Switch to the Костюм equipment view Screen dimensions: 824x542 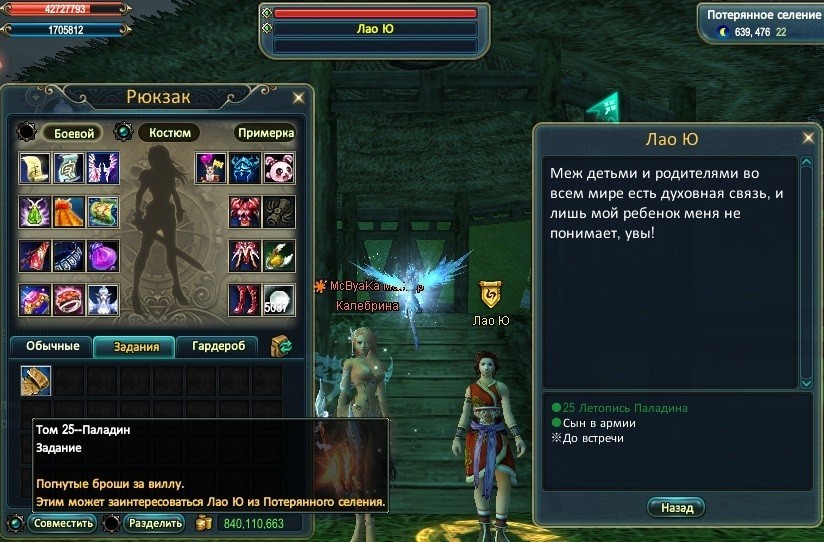(x=168, y=133)
